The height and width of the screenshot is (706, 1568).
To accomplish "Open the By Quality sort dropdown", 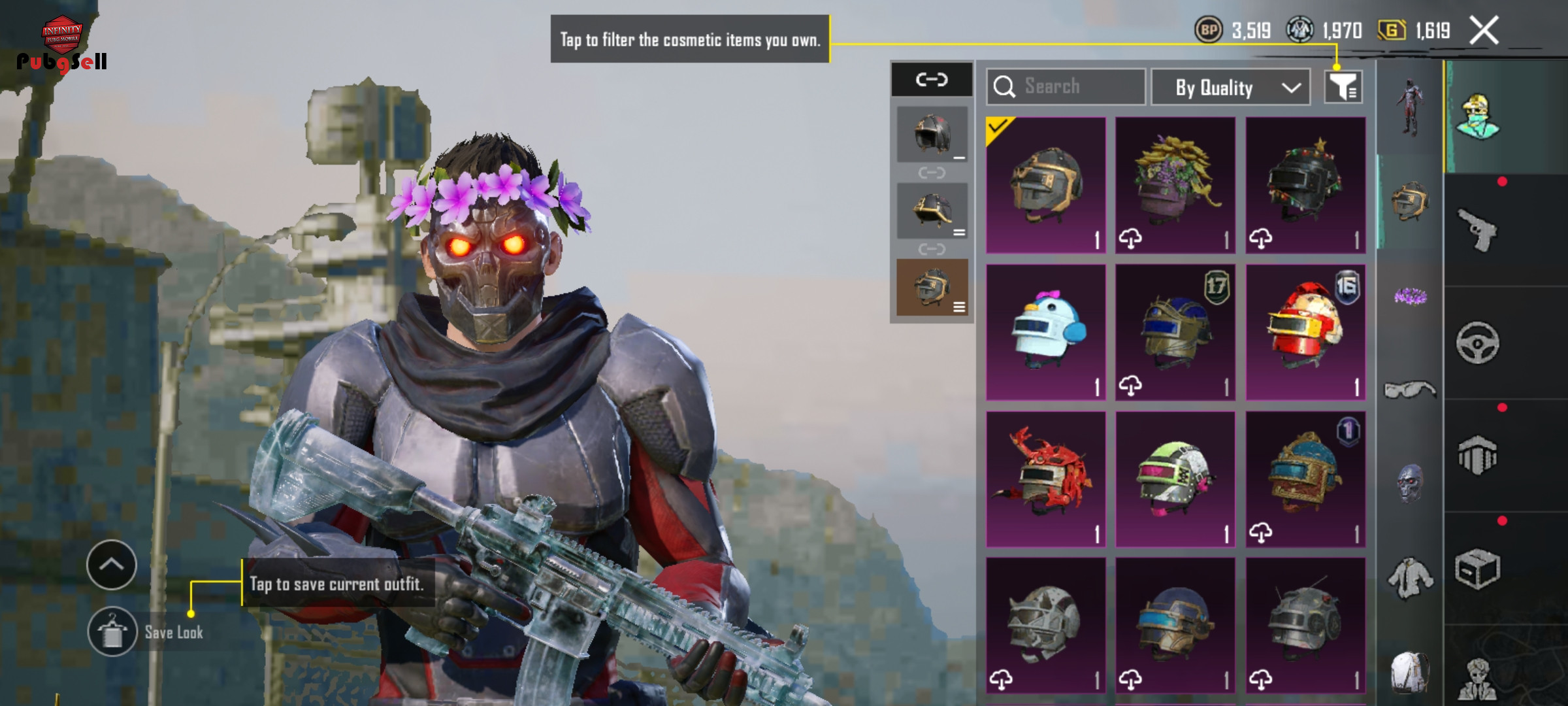I will coord(1230,87).
